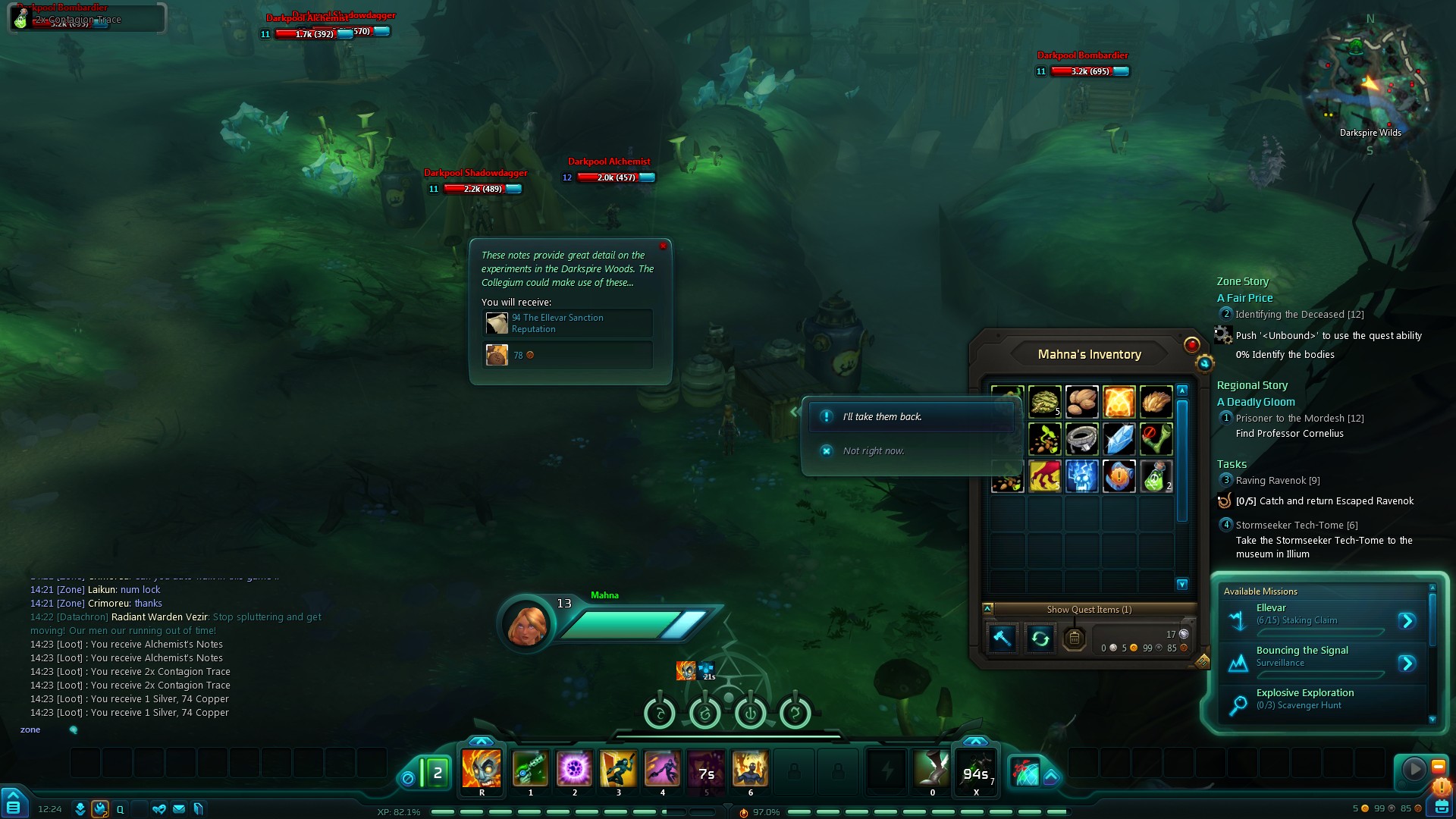Click the blue lightning skull item

click(x=1081, y=477)
